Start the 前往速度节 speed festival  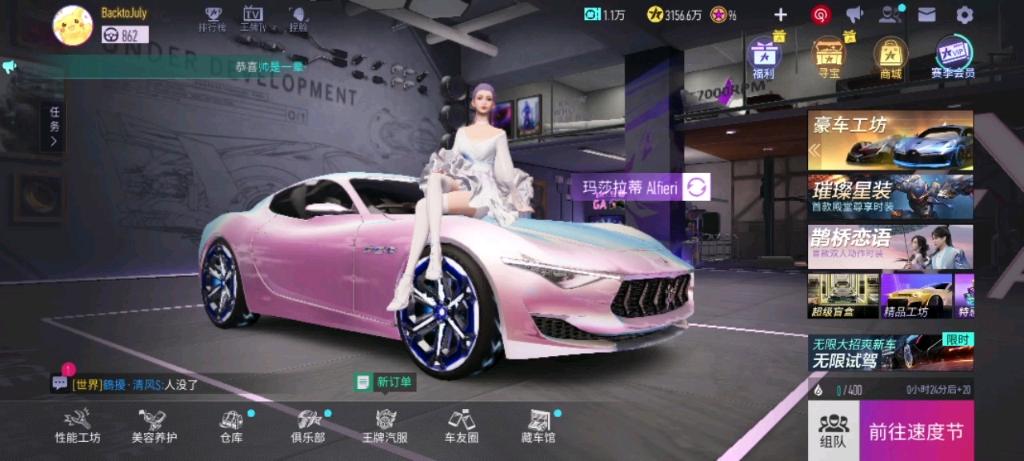pos(915,431)
